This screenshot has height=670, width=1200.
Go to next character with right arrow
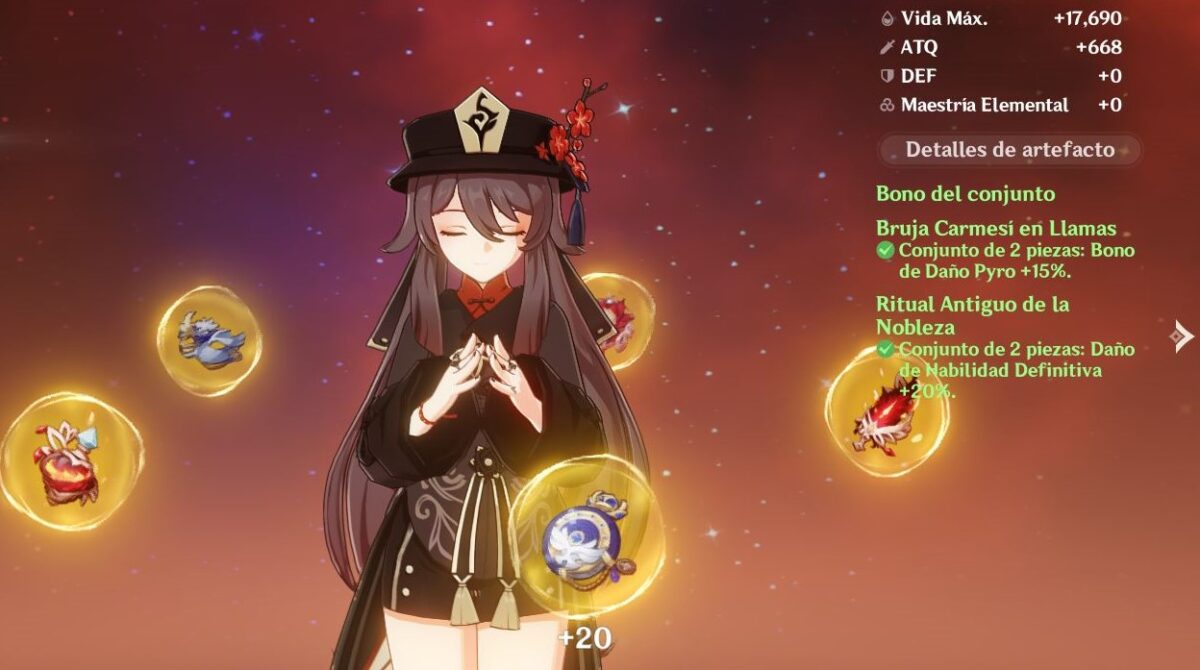tap(1183, 336)
